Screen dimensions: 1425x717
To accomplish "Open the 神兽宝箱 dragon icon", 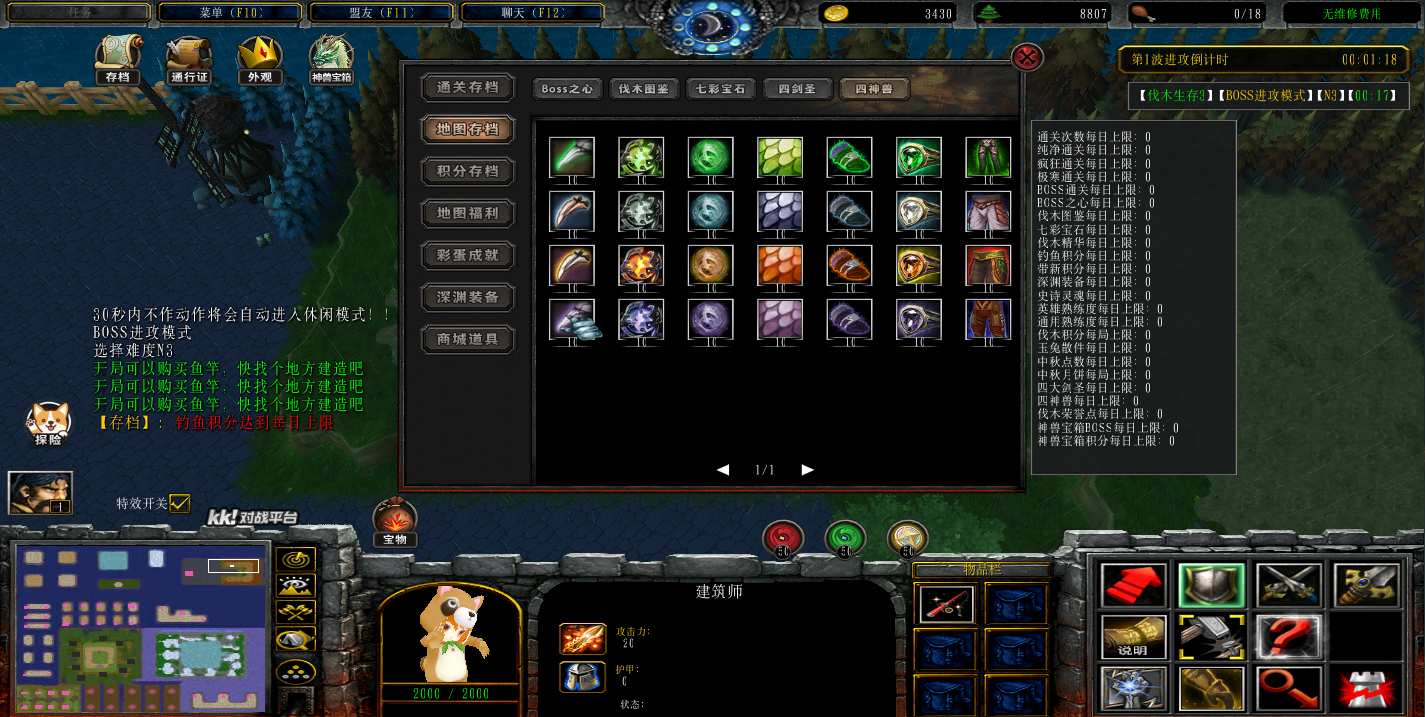I will 331,58.
